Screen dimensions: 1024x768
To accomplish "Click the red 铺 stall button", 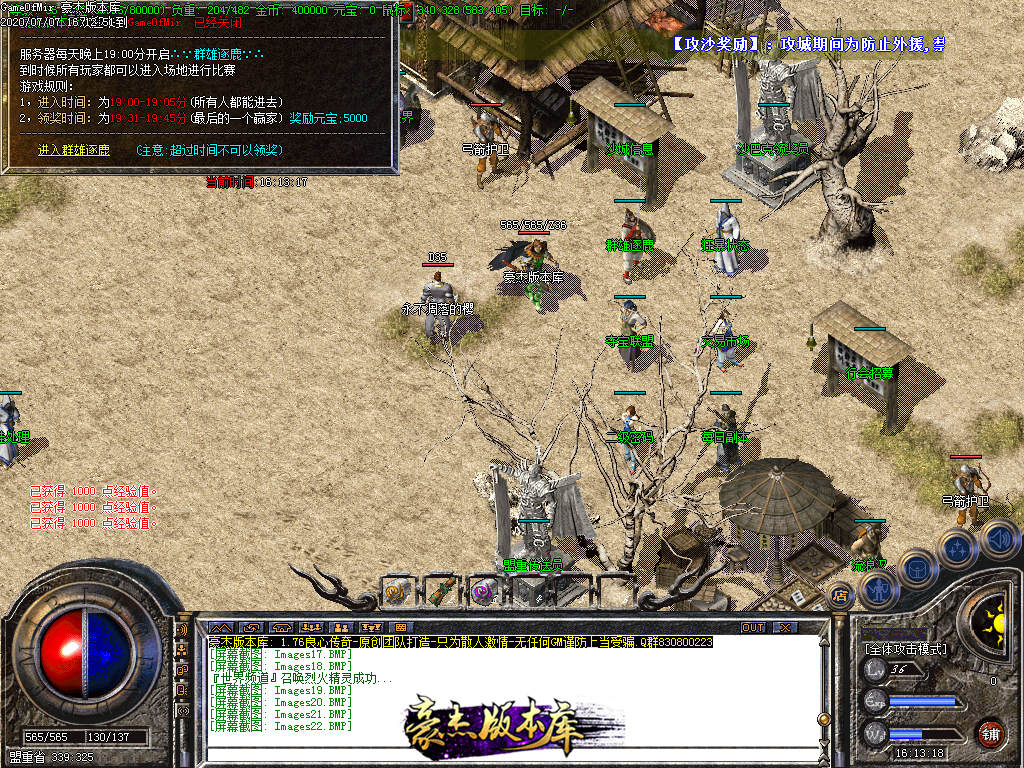I will 991,733.
